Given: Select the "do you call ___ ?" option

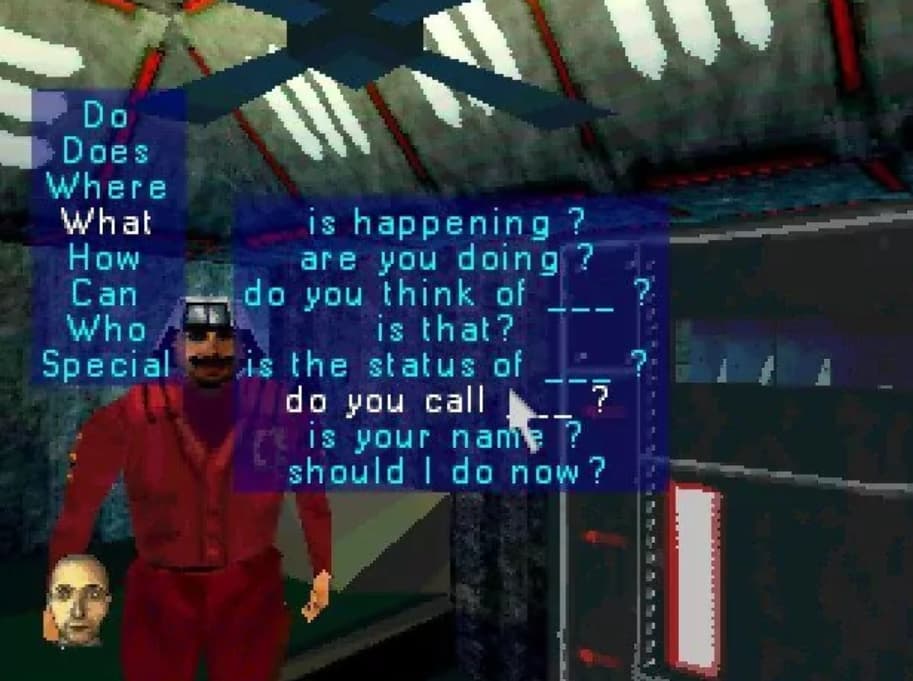Looking at the screenshot, I should point(446,401).
